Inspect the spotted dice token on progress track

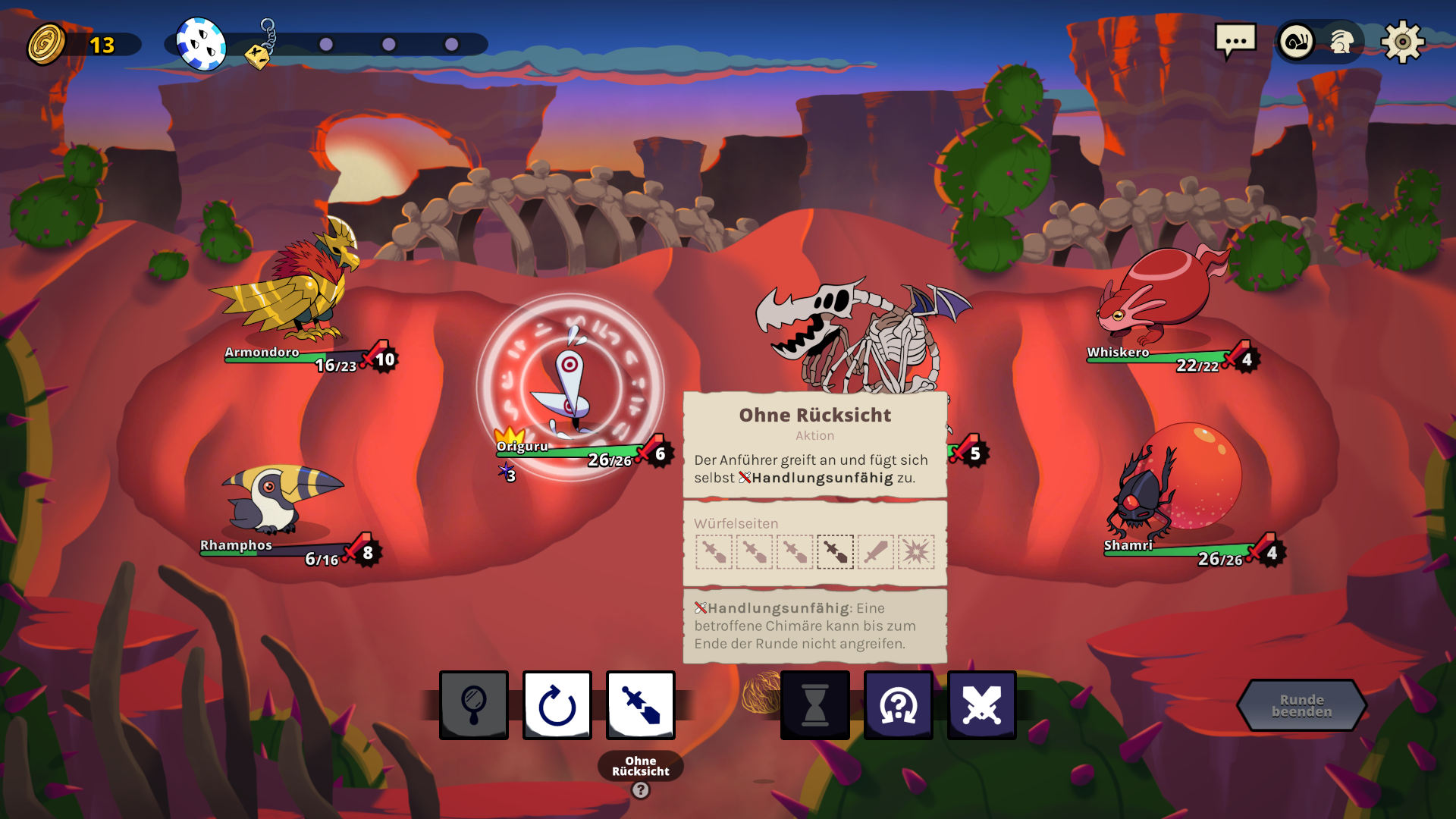(x=201, y=44)
